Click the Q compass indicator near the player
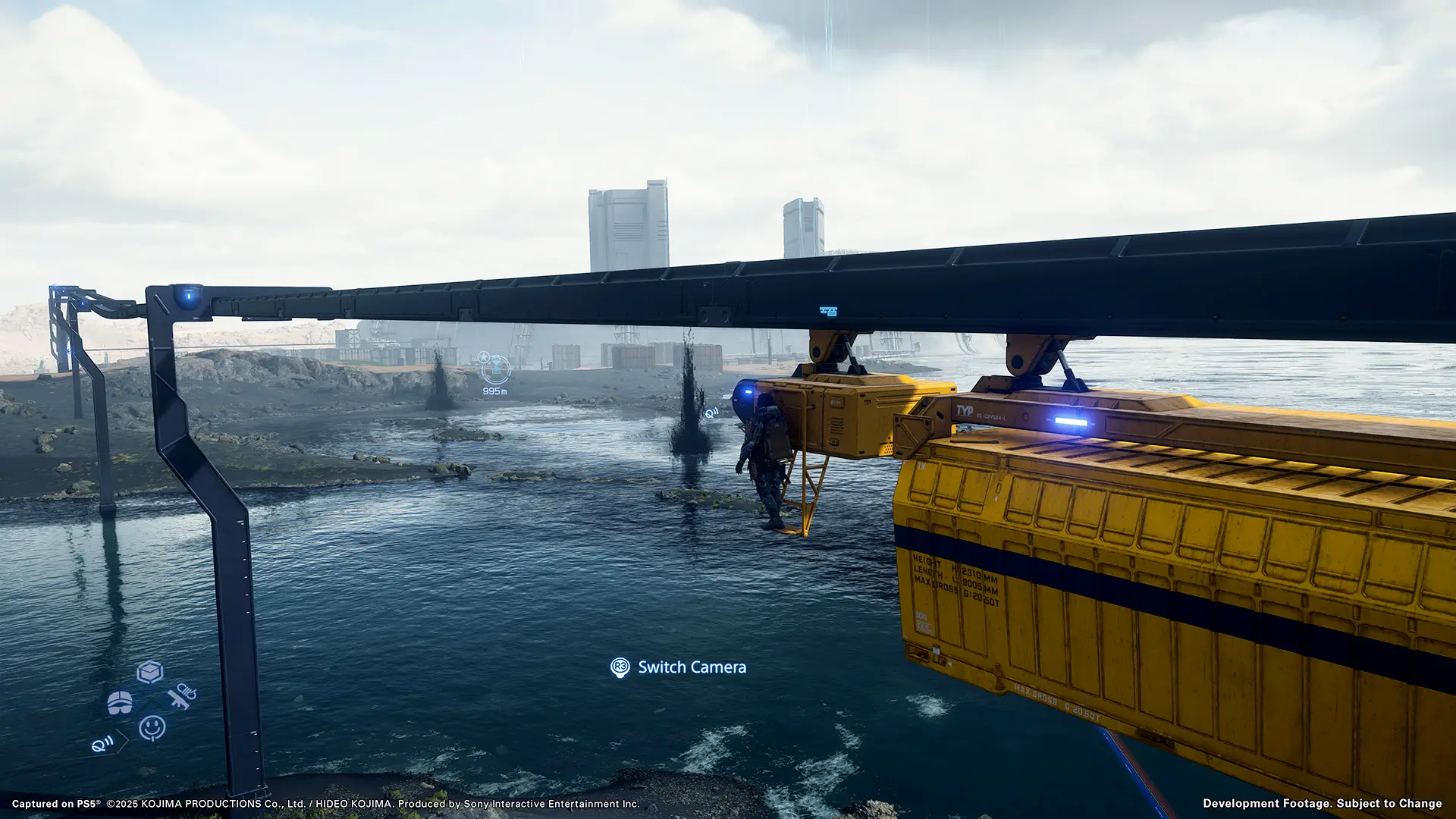Screen dimensions: 1456x819 710,414
